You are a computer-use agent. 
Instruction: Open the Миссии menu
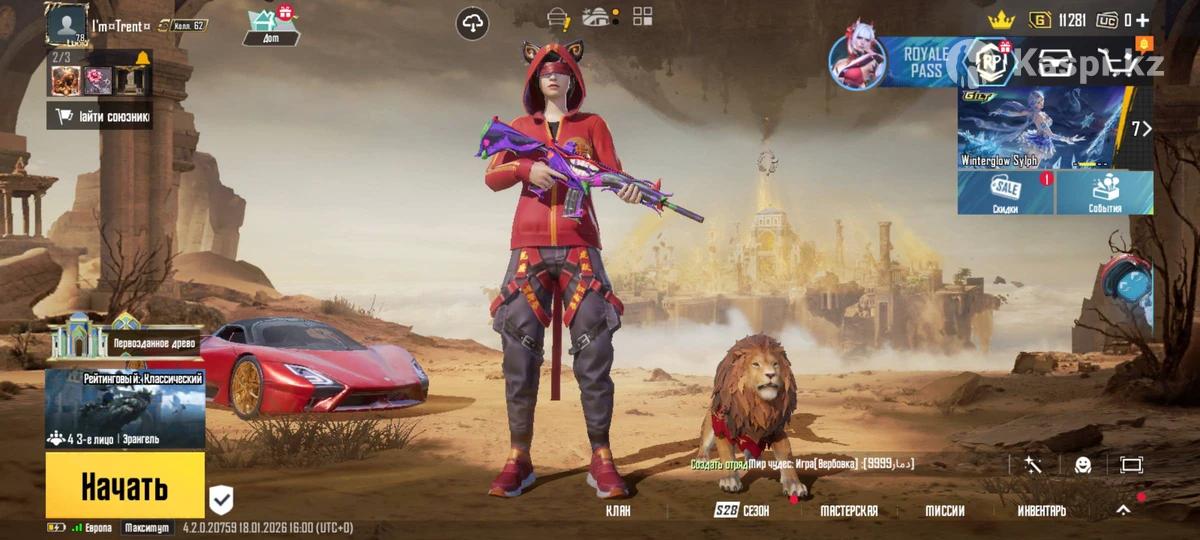[944, 511]
